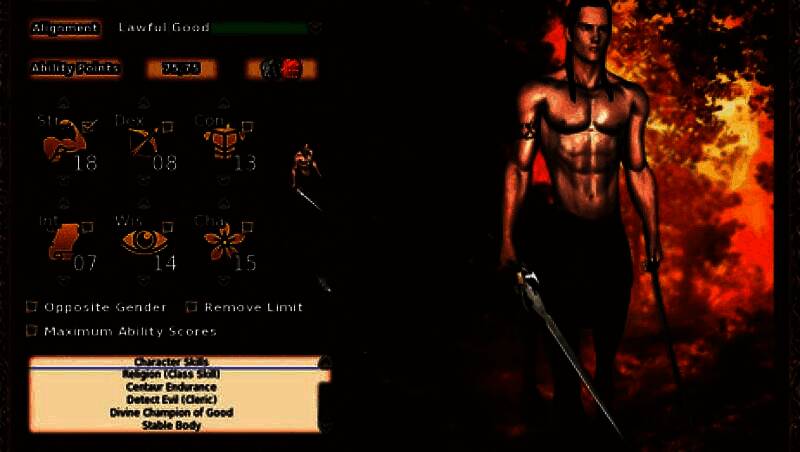Tick the Con checkbox
Image resolution: width=800 pixels, height=452 pixels.
(247, 127)
